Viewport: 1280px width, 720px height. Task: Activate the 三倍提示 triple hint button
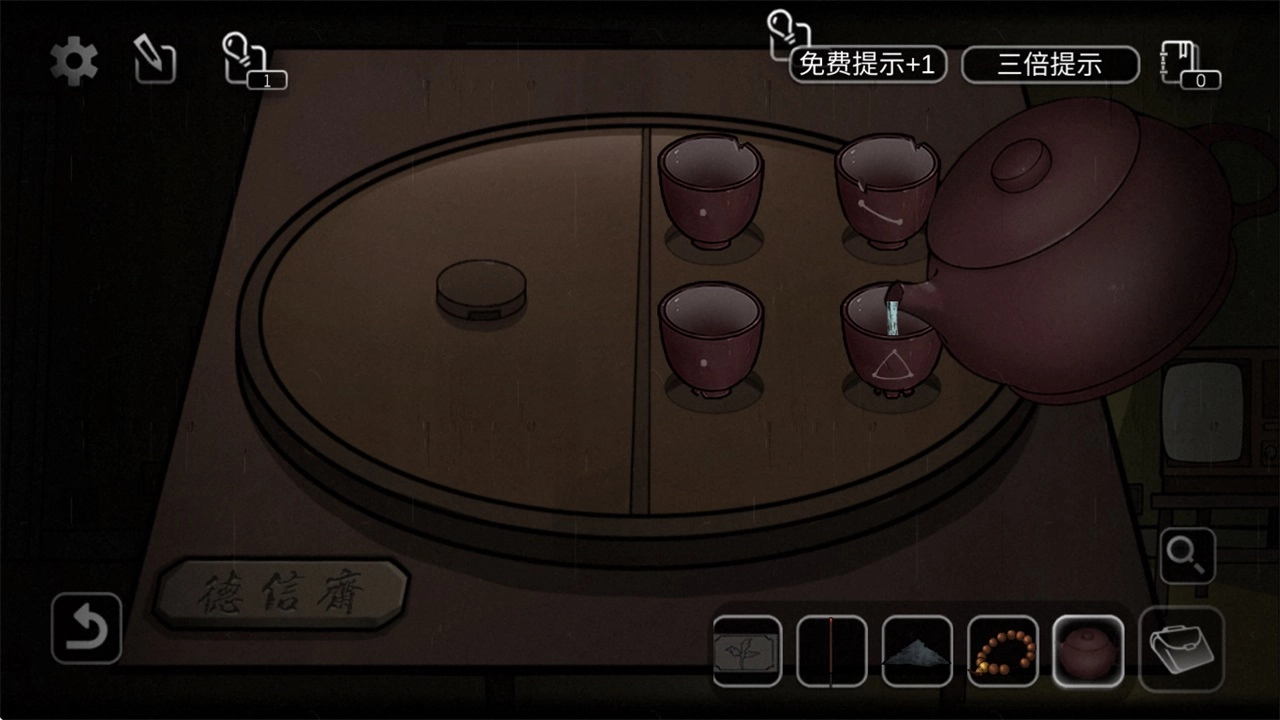tap(1050, 65)
